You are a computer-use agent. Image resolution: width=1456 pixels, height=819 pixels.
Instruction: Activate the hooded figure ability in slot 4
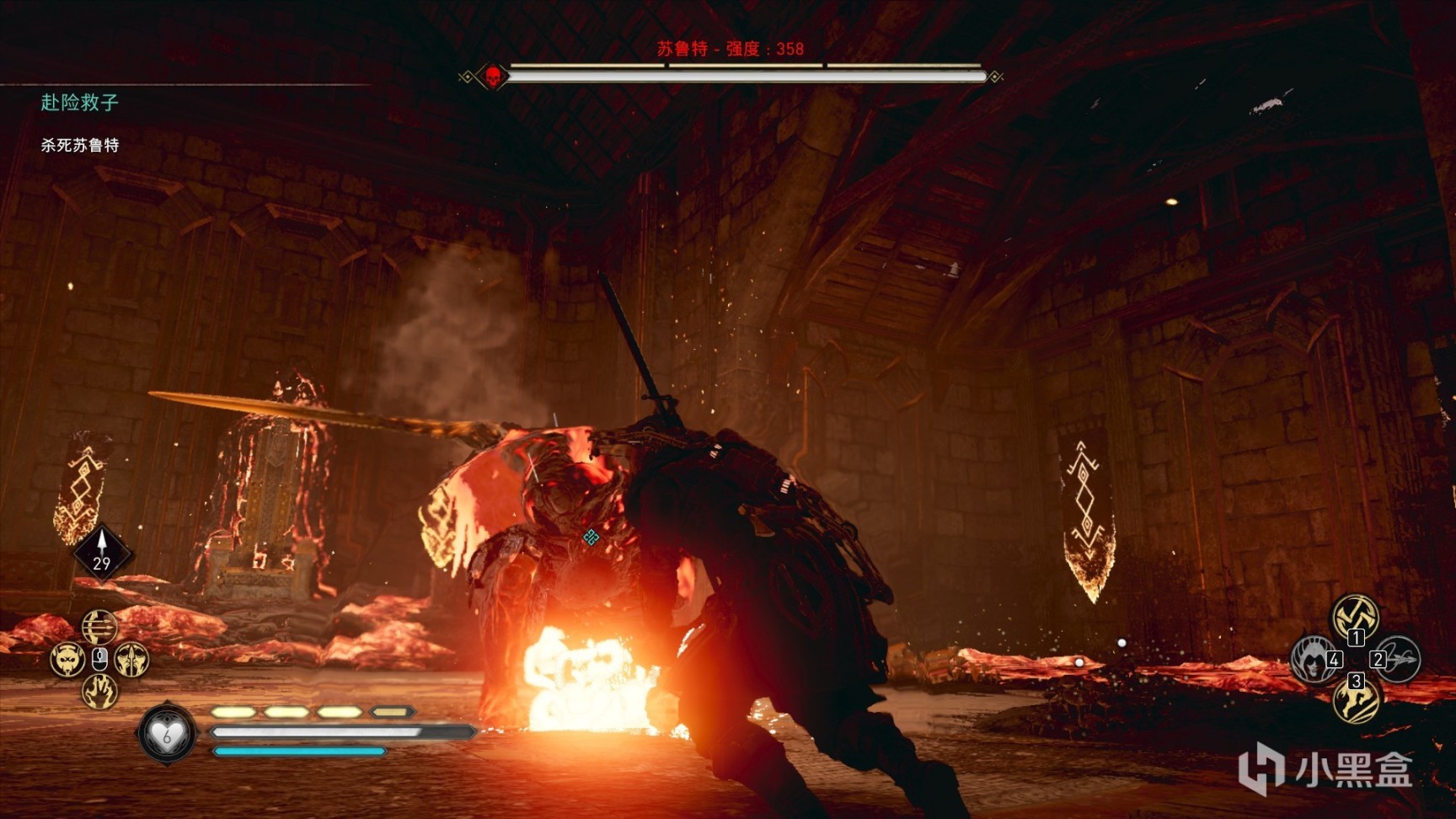(x=1314, y=659)
